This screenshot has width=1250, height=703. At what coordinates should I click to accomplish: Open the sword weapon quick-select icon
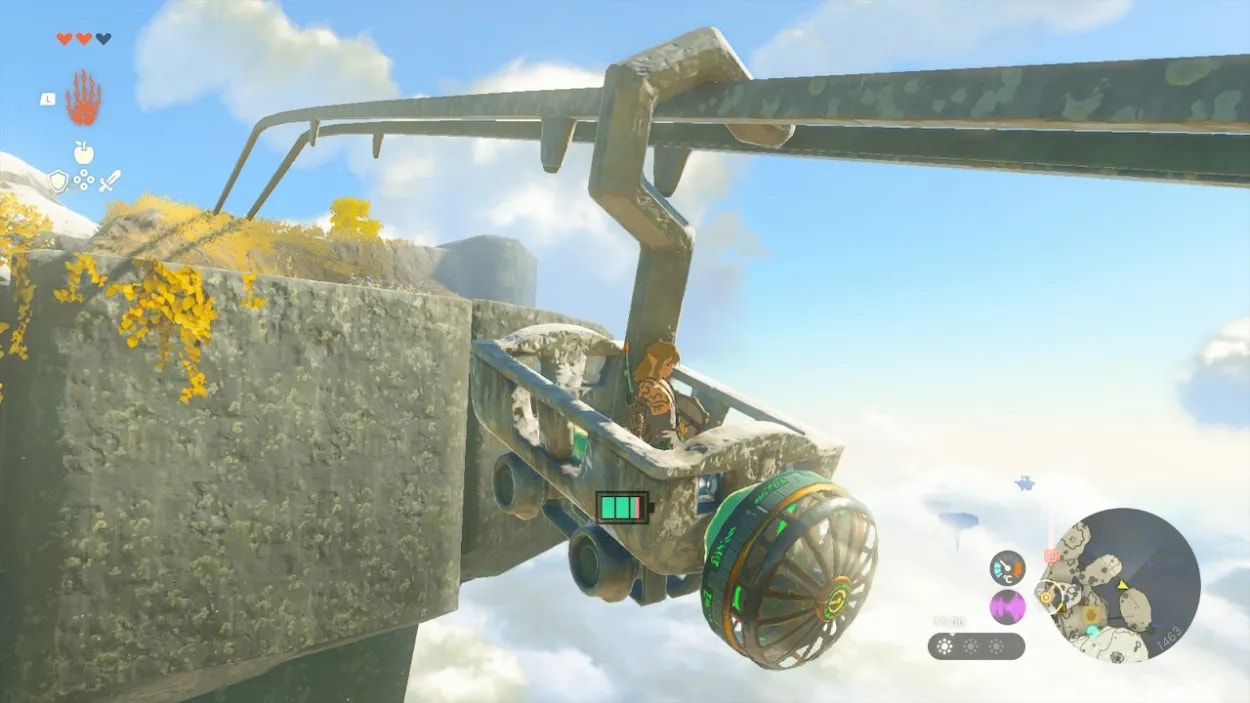tap(110, 181)
